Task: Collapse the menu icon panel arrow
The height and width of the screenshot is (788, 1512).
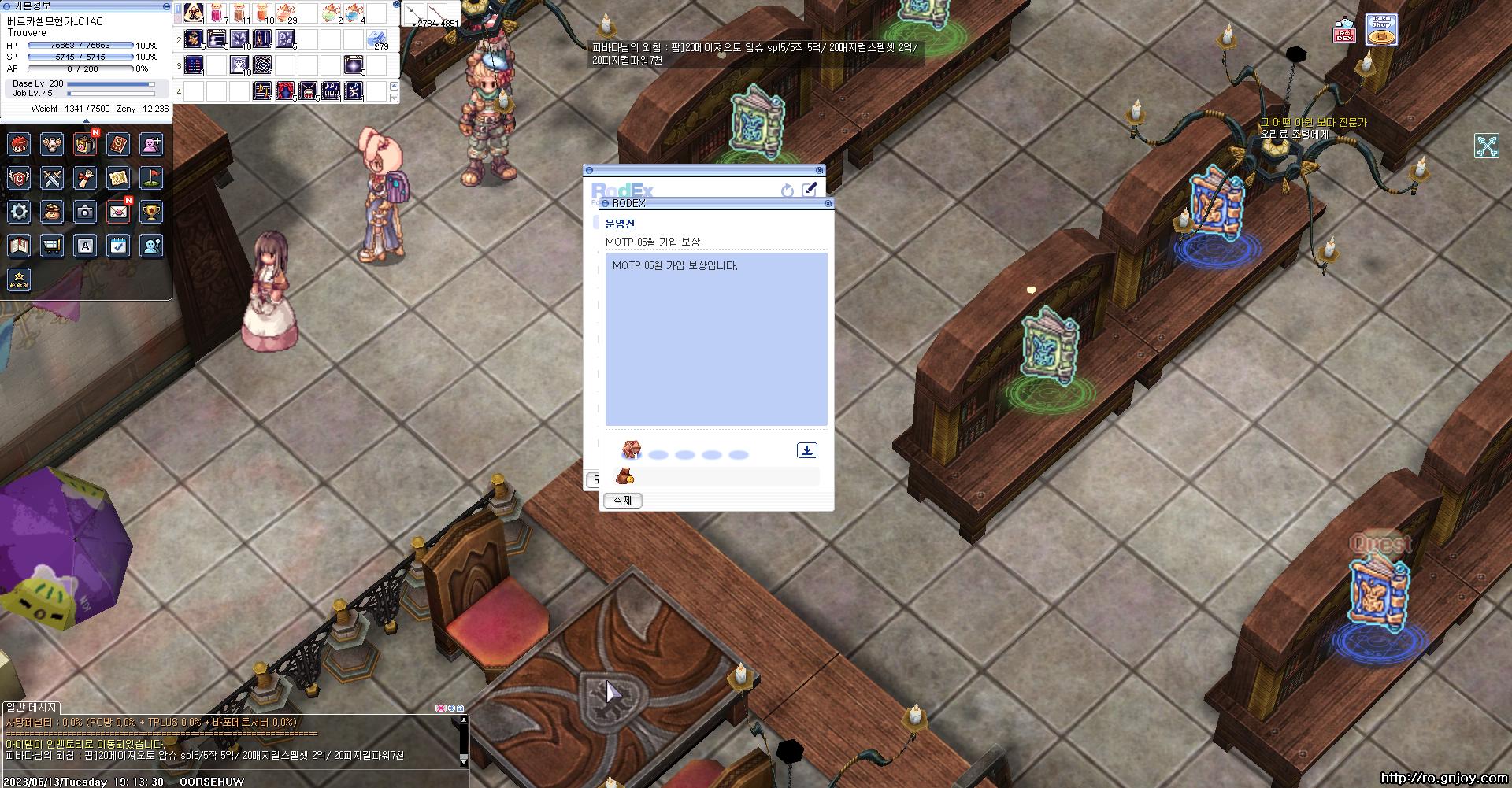Action: click(x=86, y=120)
